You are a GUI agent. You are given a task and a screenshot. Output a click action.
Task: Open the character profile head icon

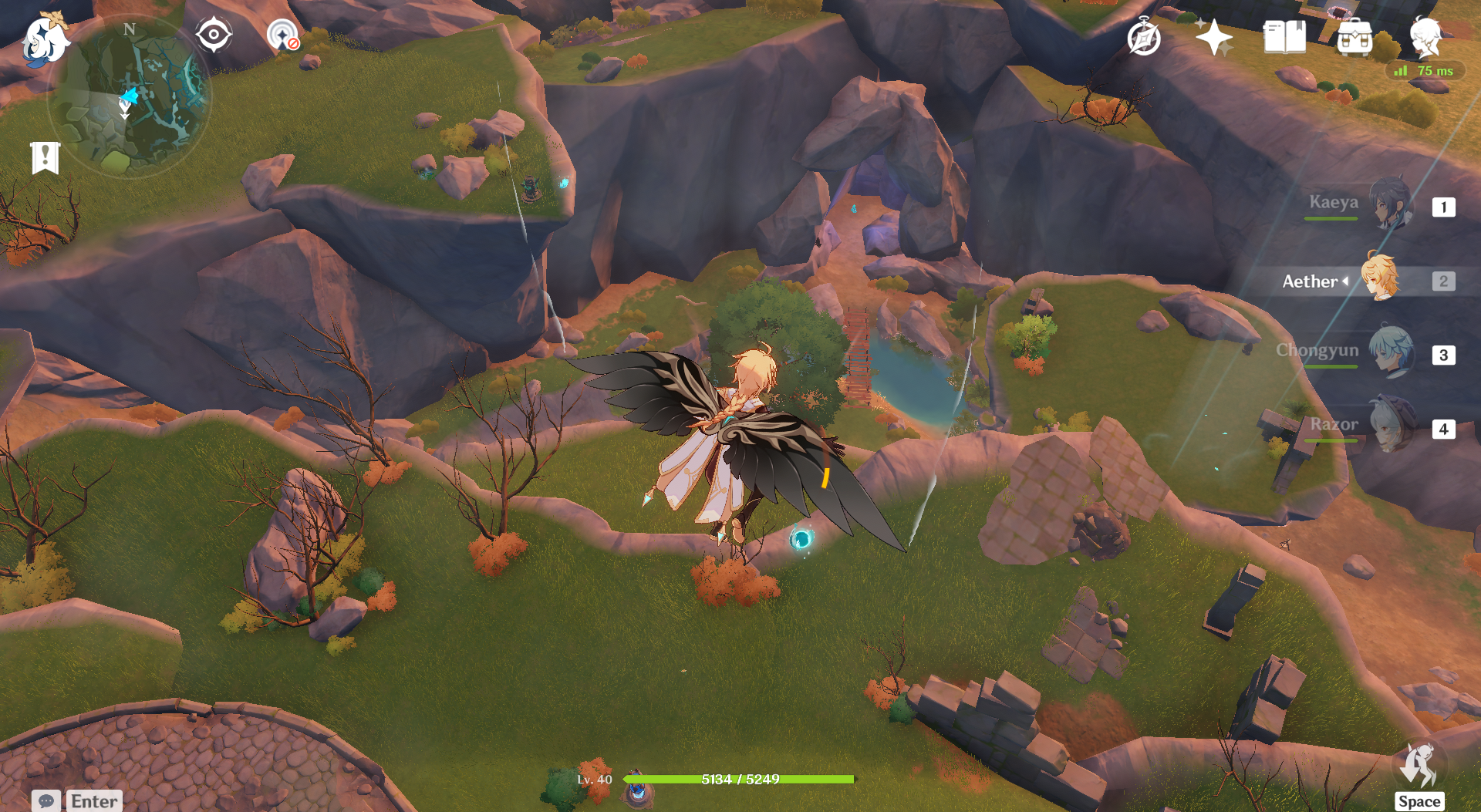(1425, 35)
